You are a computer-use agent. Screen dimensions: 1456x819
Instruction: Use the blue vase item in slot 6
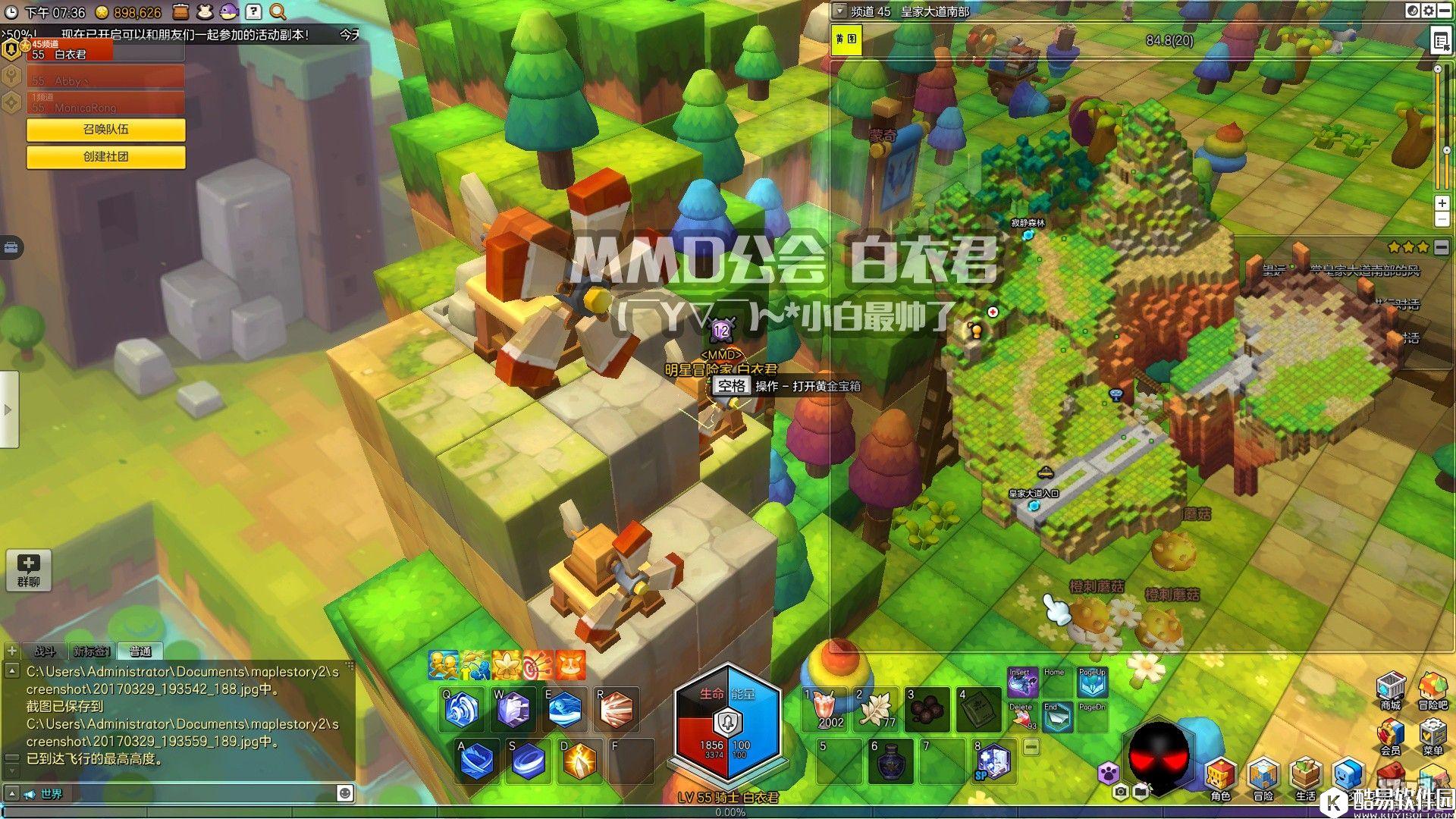pos(889,761)
